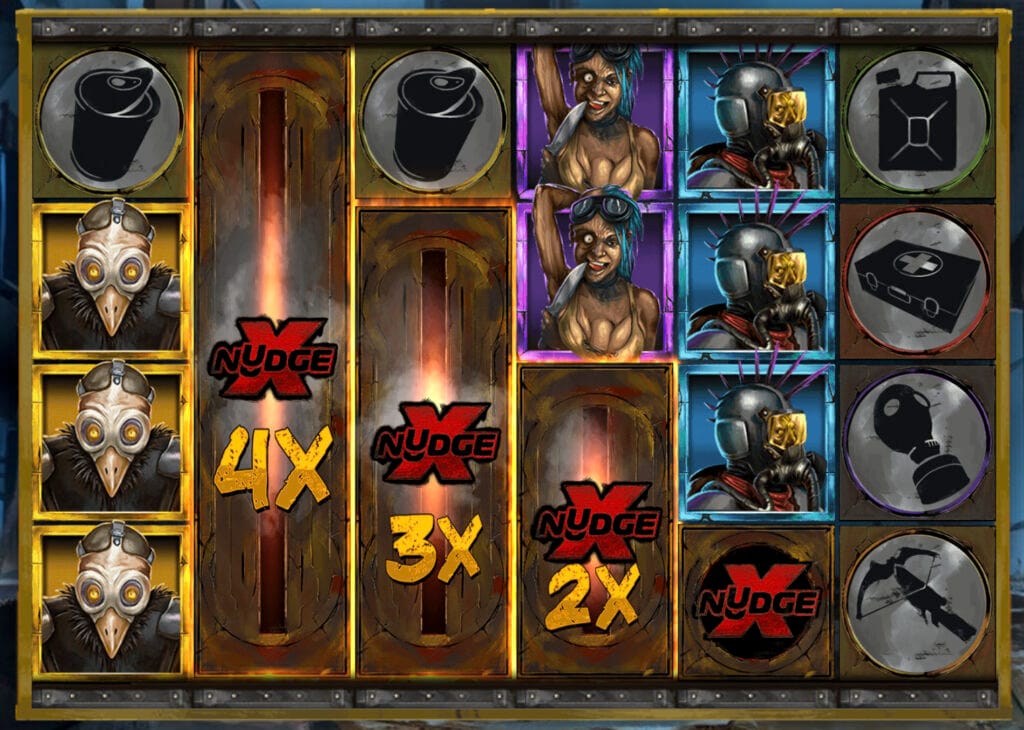The height and width of the screenshot is (730, 1024).
Task: Tap the 2X xNudge wild reel
Action: (x=596, y=520)
